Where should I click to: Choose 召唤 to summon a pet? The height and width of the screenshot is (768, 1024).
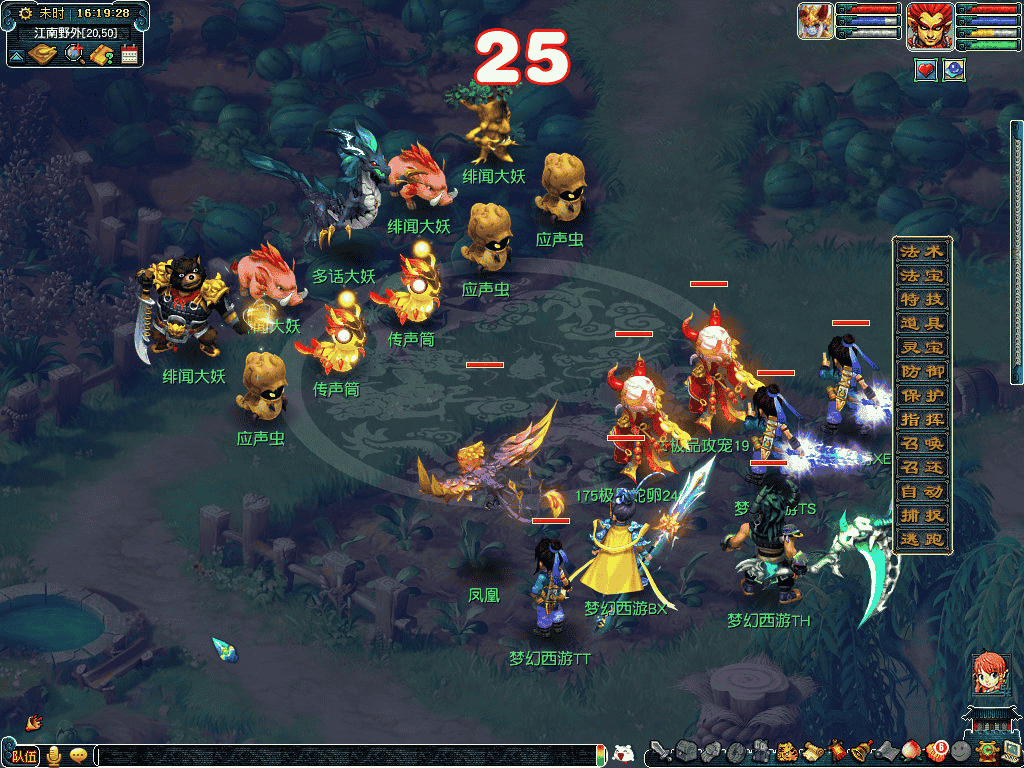[x=921, y=443]
